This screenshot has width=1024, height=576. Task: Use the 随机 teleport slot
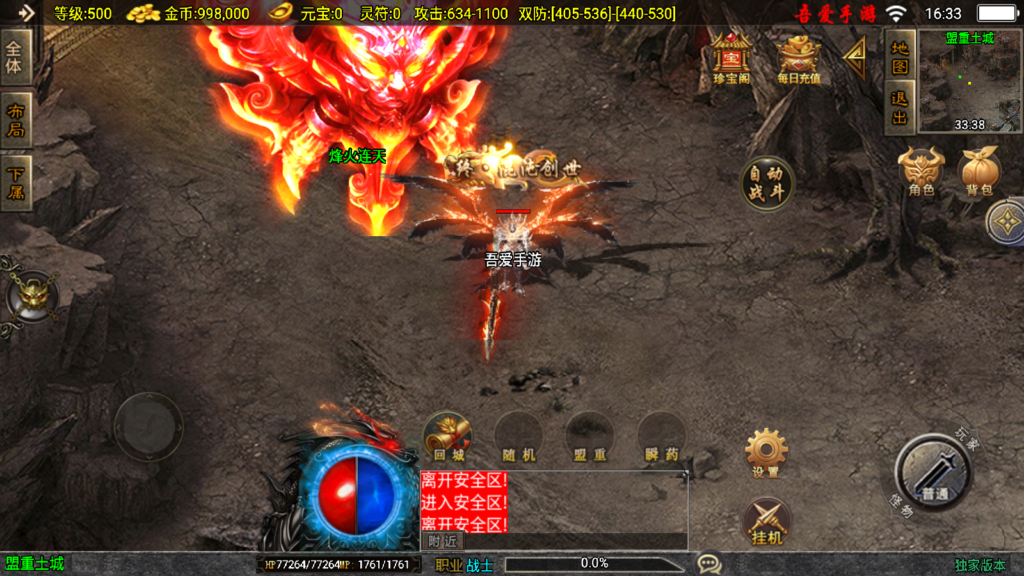pyautogui.click(x=519, y=437)
